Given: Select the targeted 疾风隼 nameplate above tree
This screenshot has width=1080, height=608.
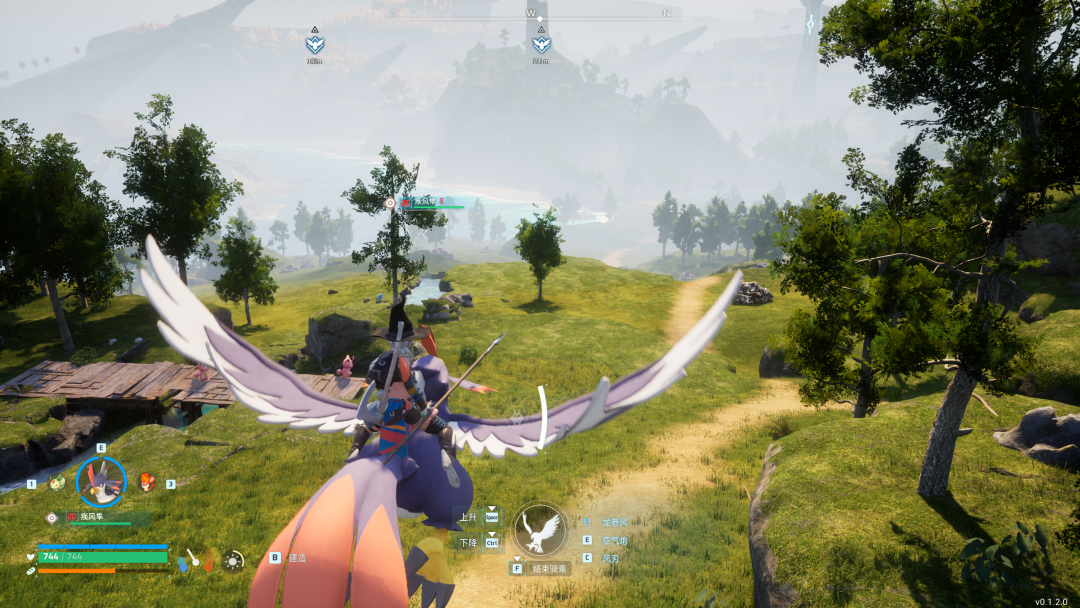Looking at the screenshot, I should [x=427, y=202].
